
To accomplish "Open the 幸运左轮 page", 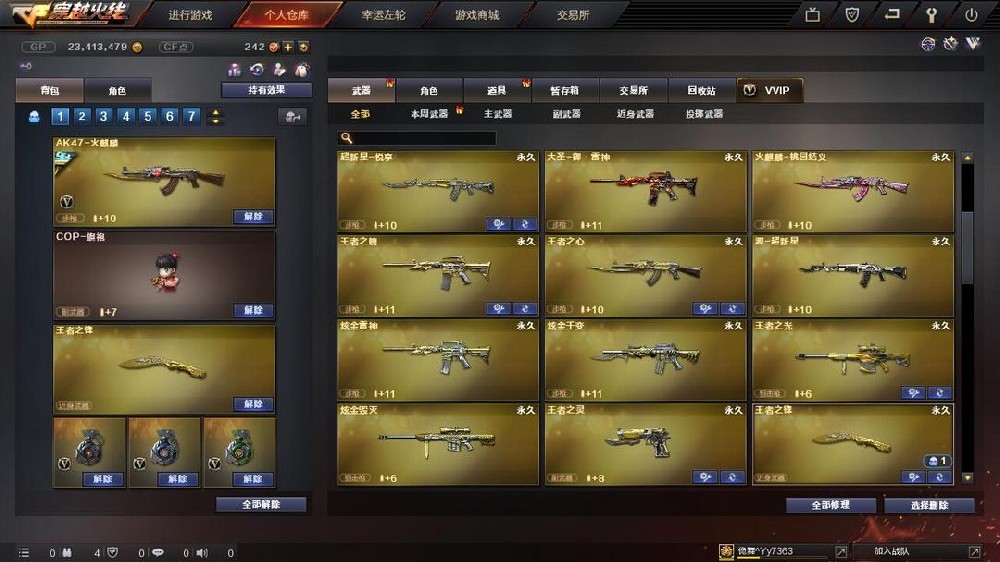I will (x=382, y=16).
